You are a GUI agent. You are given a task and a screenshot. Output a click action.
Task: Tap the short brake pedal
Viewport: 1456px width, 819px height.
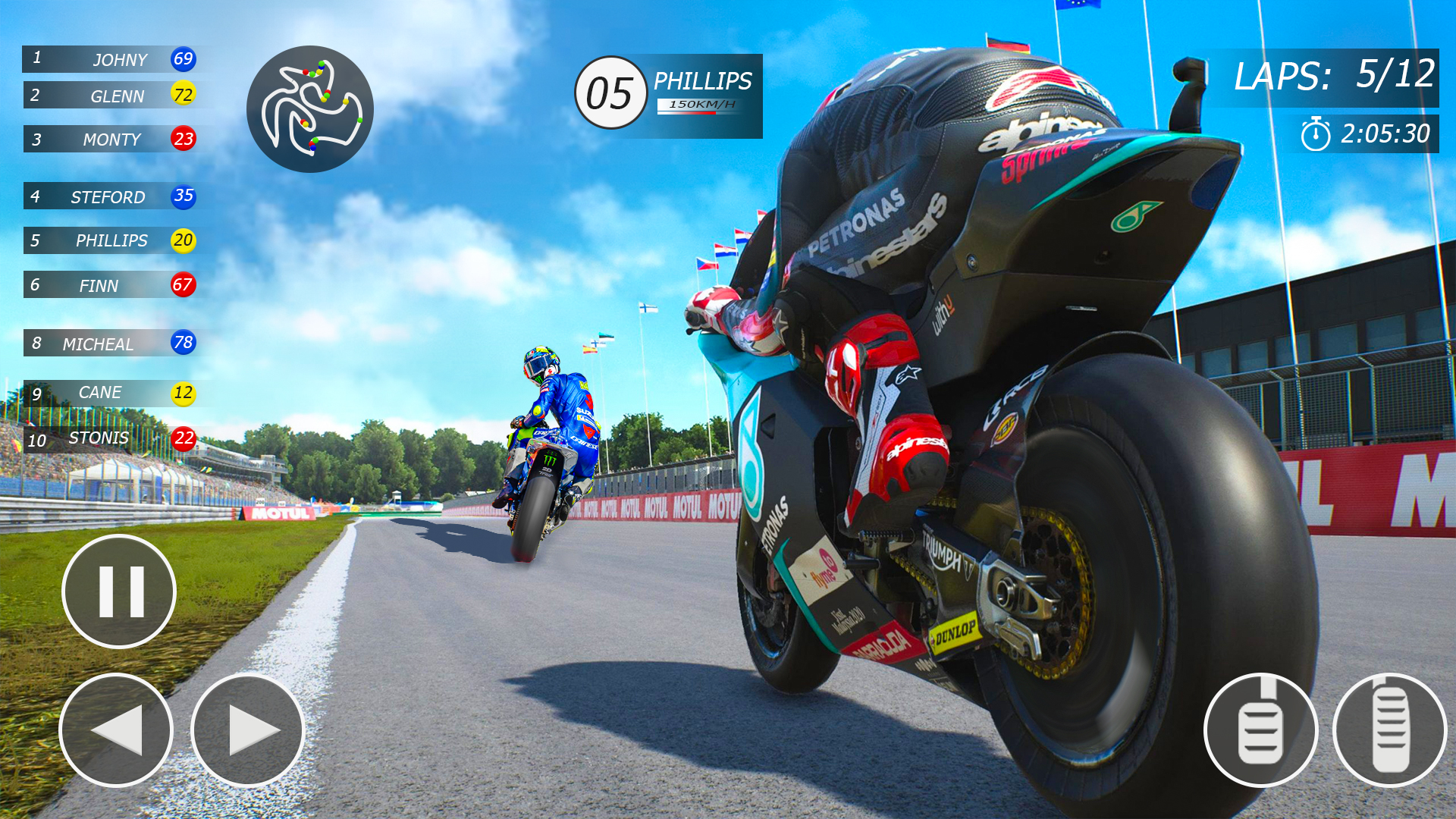[1260, 730]
